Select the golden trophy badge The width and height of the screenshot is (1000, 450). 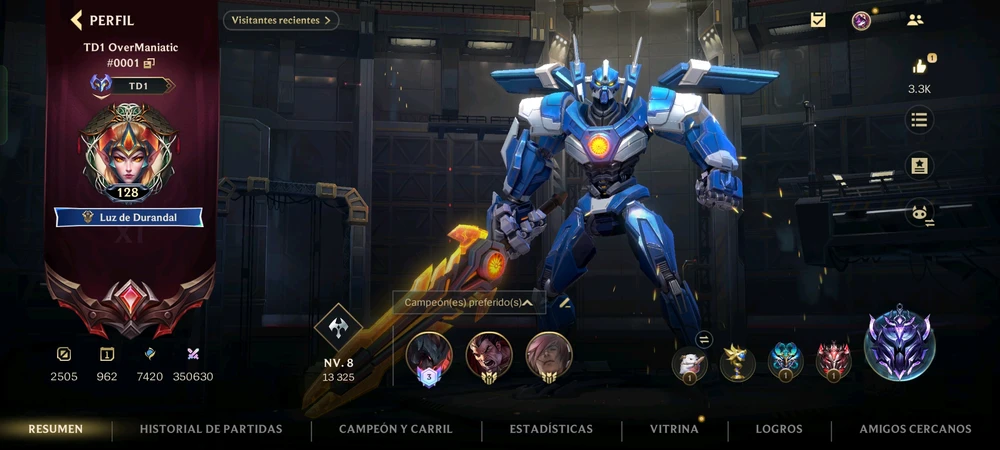pyautogui.click(x=739, y=361)
